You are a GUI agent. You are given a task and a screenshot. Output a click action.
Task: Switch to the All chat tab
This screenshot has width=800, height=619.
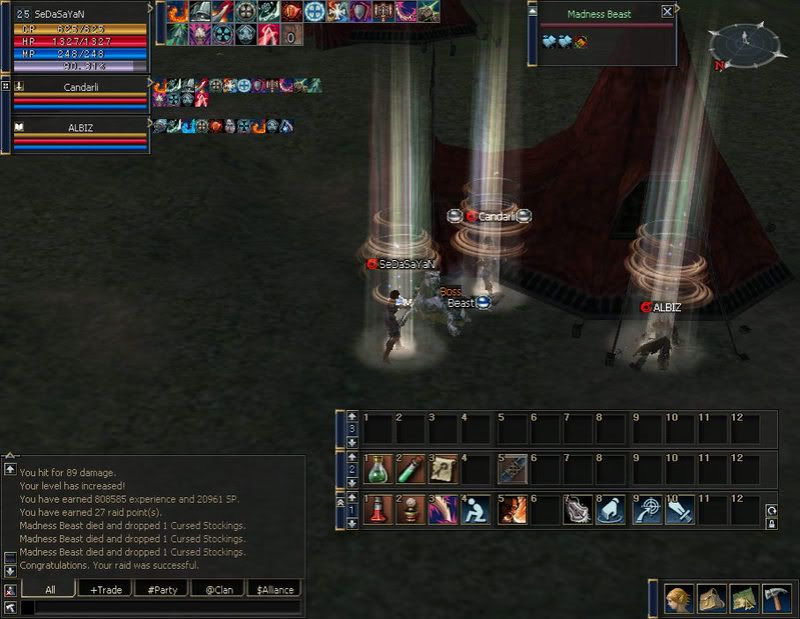tap(49, 590)
